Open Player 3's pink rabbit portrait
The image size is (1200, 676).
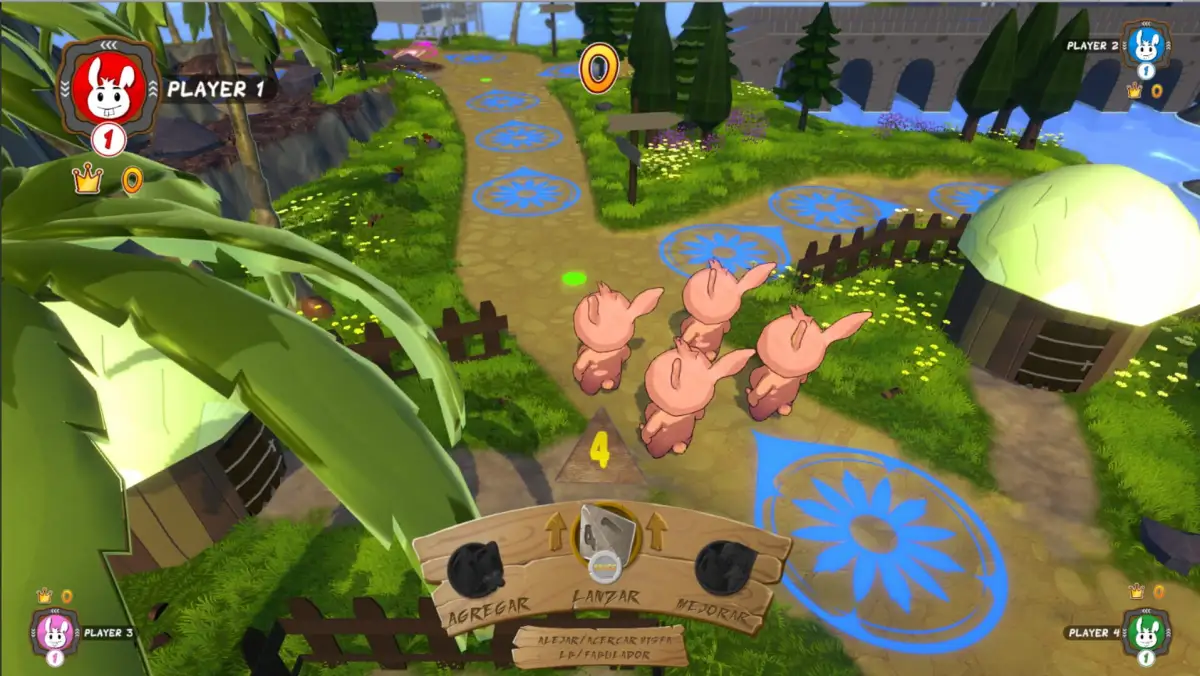[54, 632]
